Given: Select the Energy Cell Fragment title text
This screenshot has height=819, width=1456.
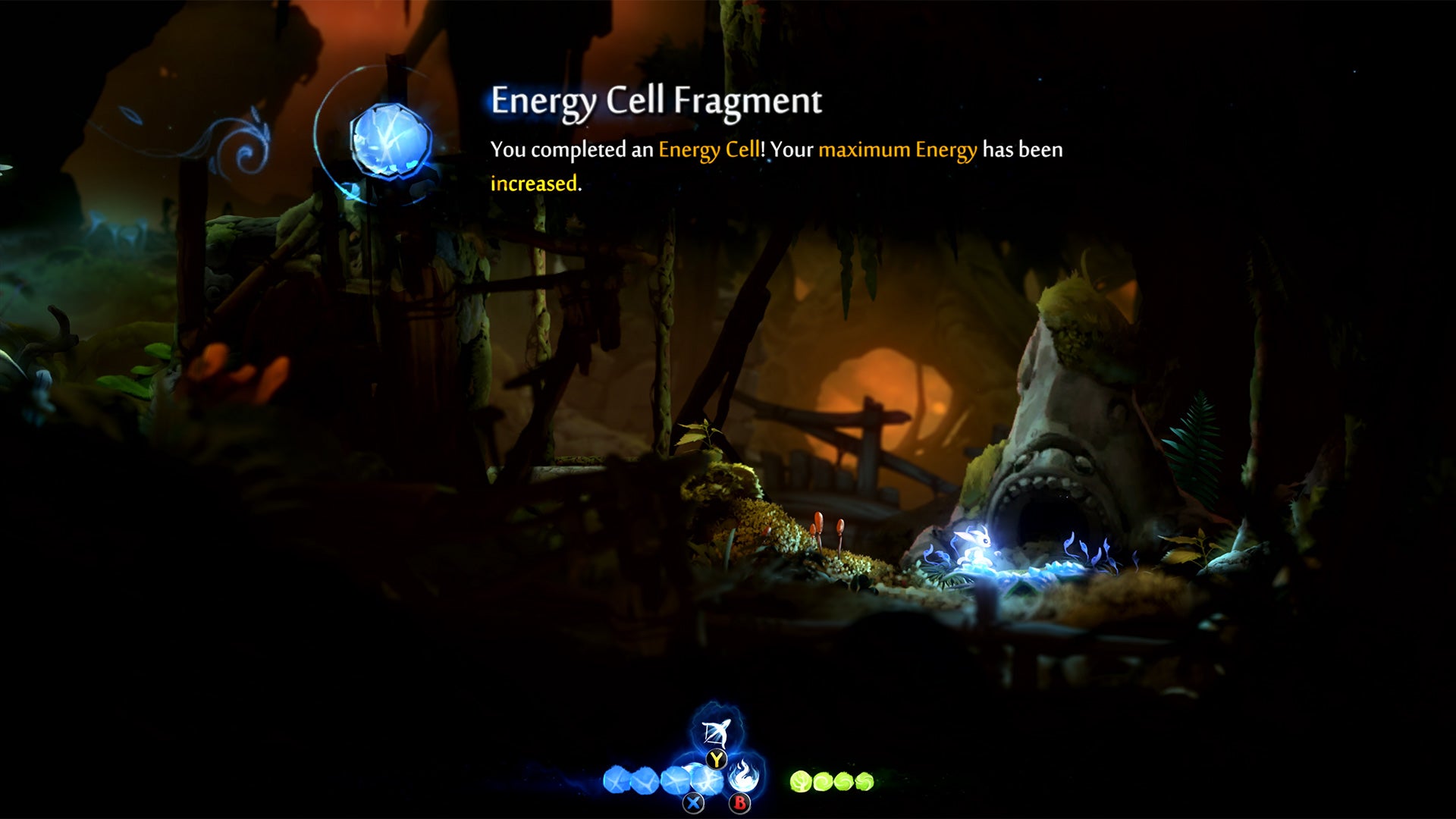Looking at the screenshot, I should click(x=657, y=99).
